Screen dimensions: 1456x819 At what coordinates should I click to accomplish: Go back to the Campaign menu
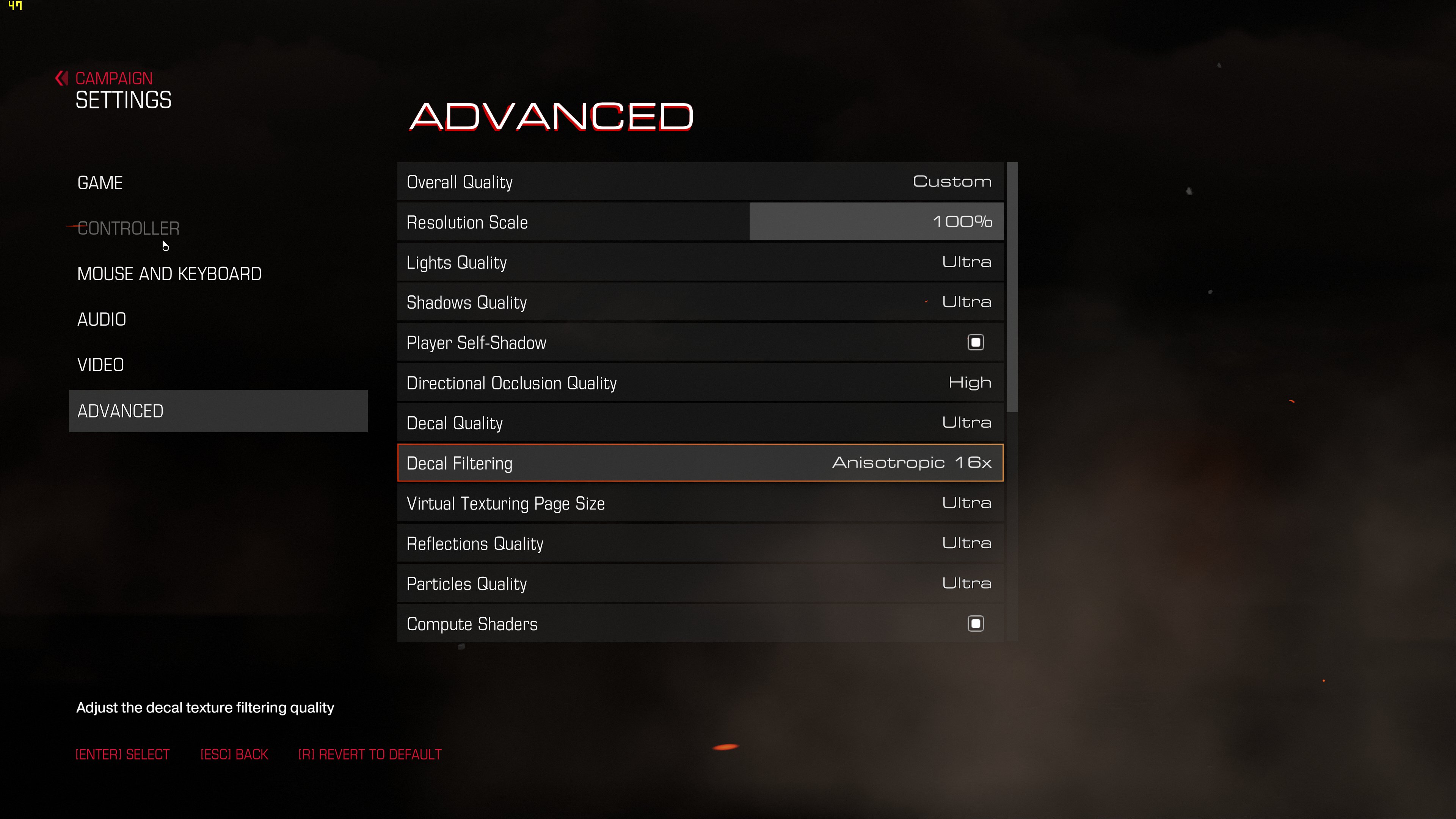(x=113, y=78)
